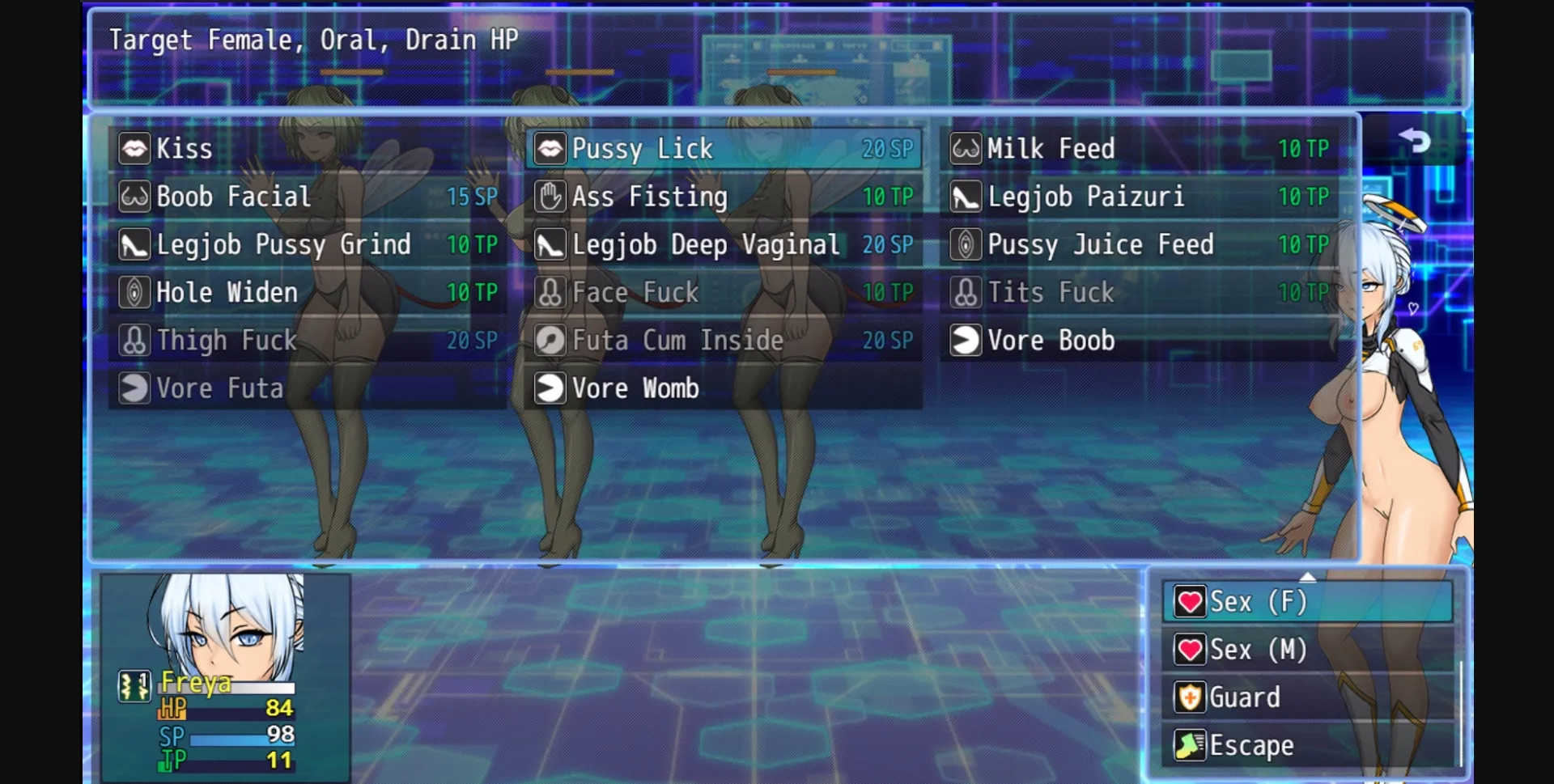Click the heart icon on Sex (F)

pos(1188,601)
